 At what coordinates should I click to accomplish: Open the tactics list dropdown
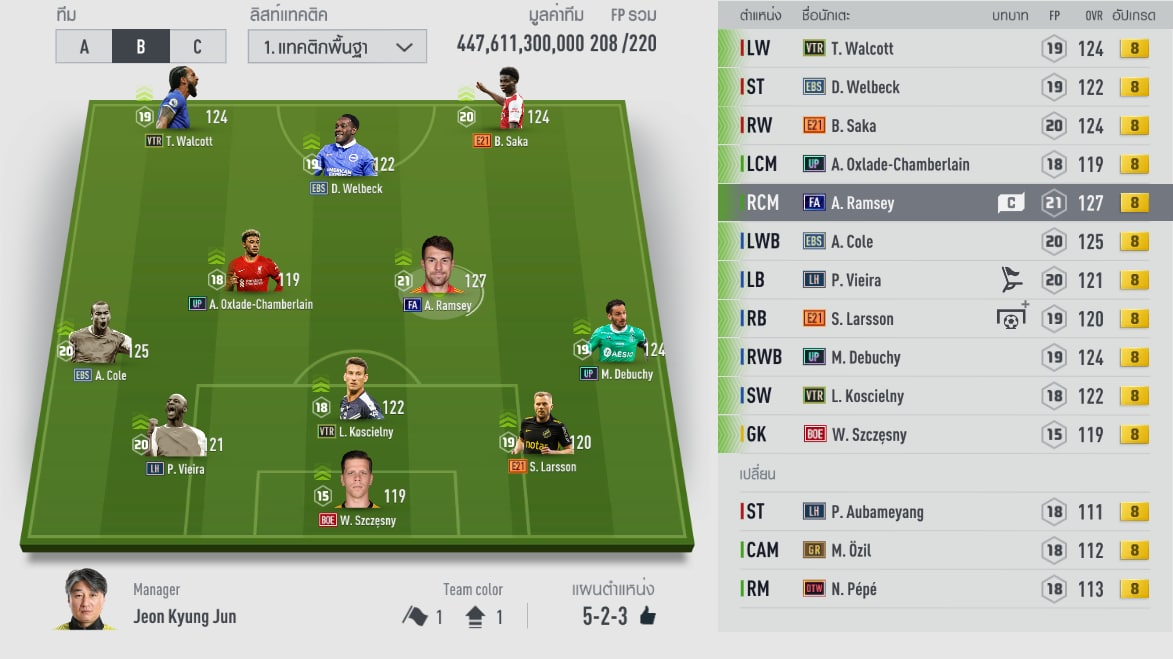337,47
